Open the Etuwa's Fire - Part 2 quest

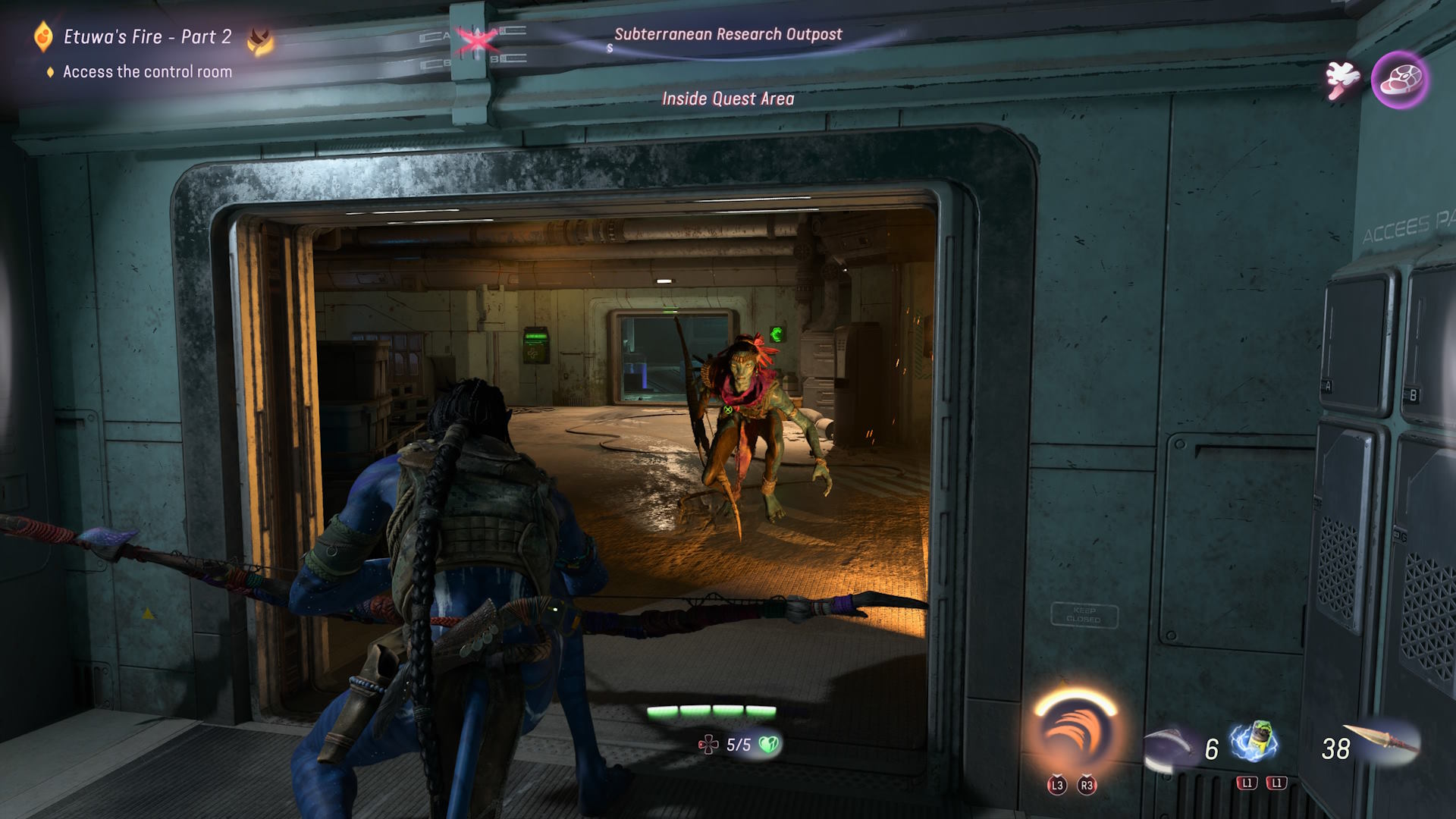click(147, 36)
